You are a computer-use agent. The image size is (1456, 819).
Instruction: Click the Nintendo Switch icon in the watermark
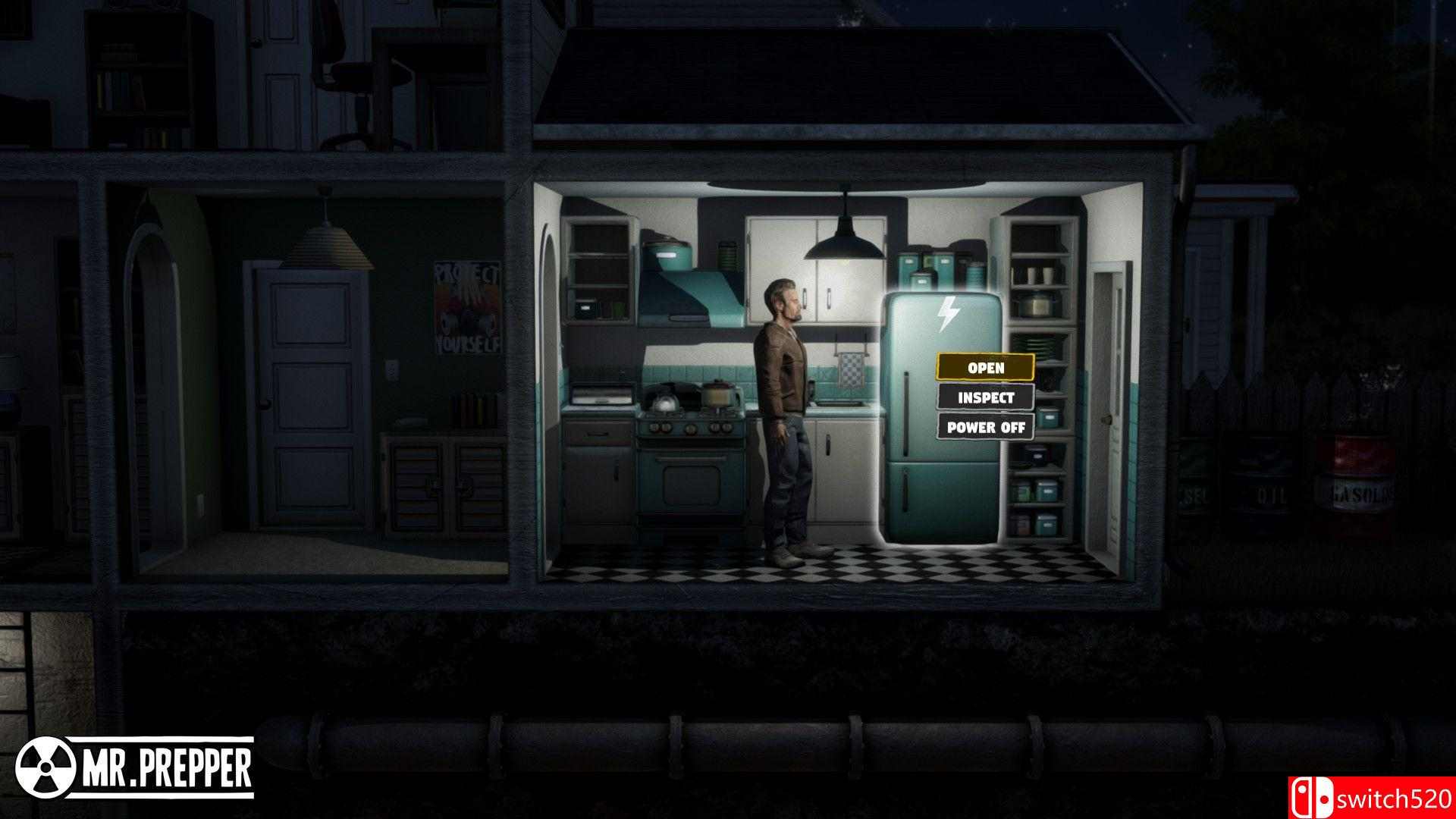pyautogui.click(x=1314, y=795)
